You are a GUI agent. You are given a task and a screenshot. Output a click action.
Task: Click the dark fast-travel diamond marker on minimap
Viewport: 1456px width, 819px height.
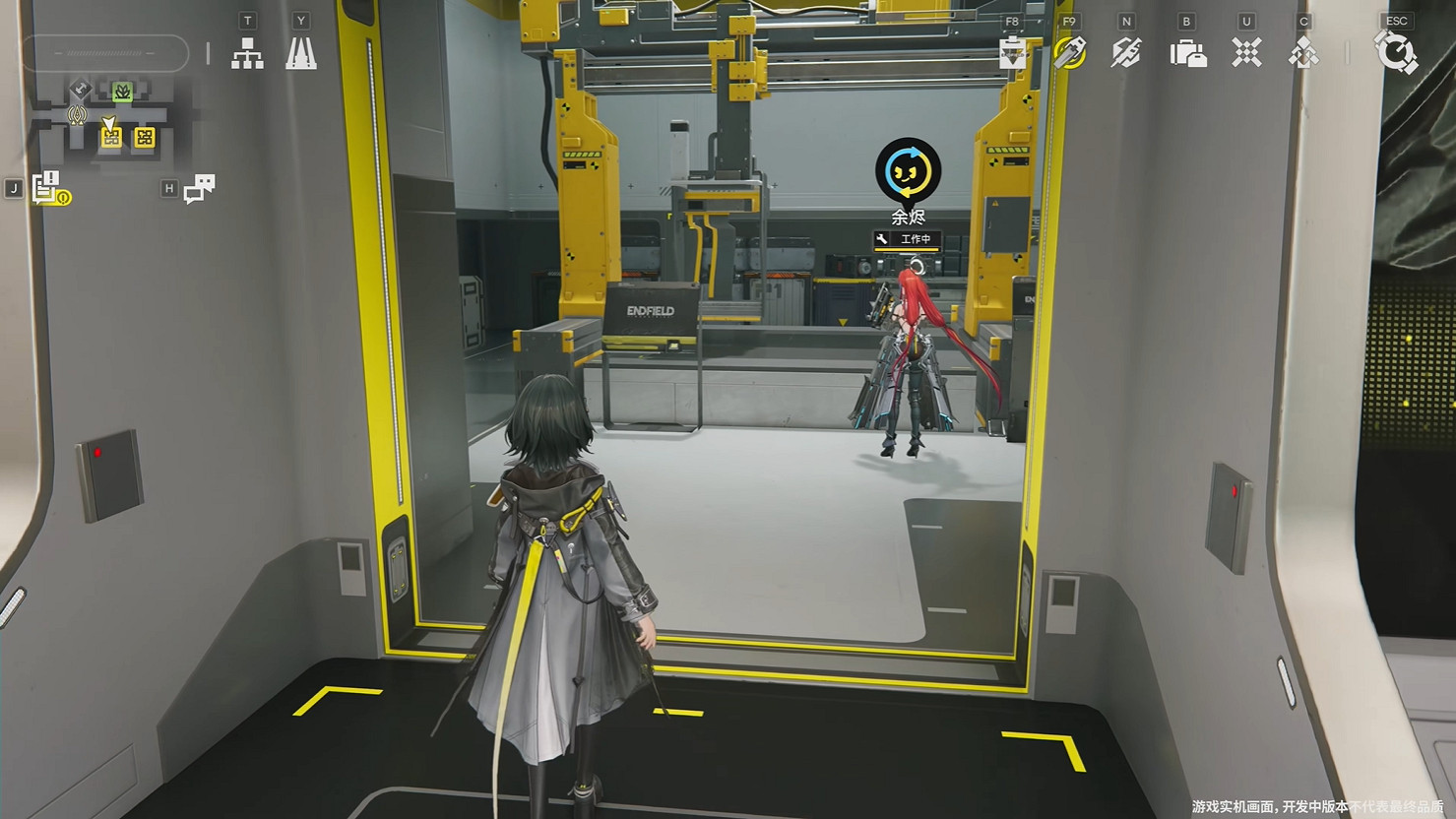click(79, 89)
